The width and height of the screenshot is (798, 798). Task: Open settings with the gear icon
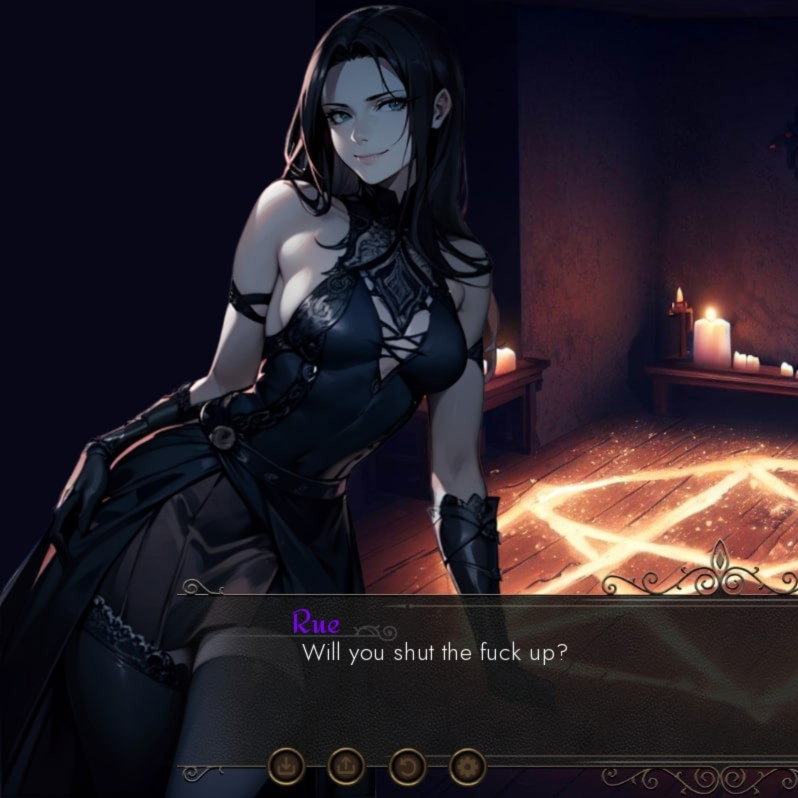coord(466,767)
